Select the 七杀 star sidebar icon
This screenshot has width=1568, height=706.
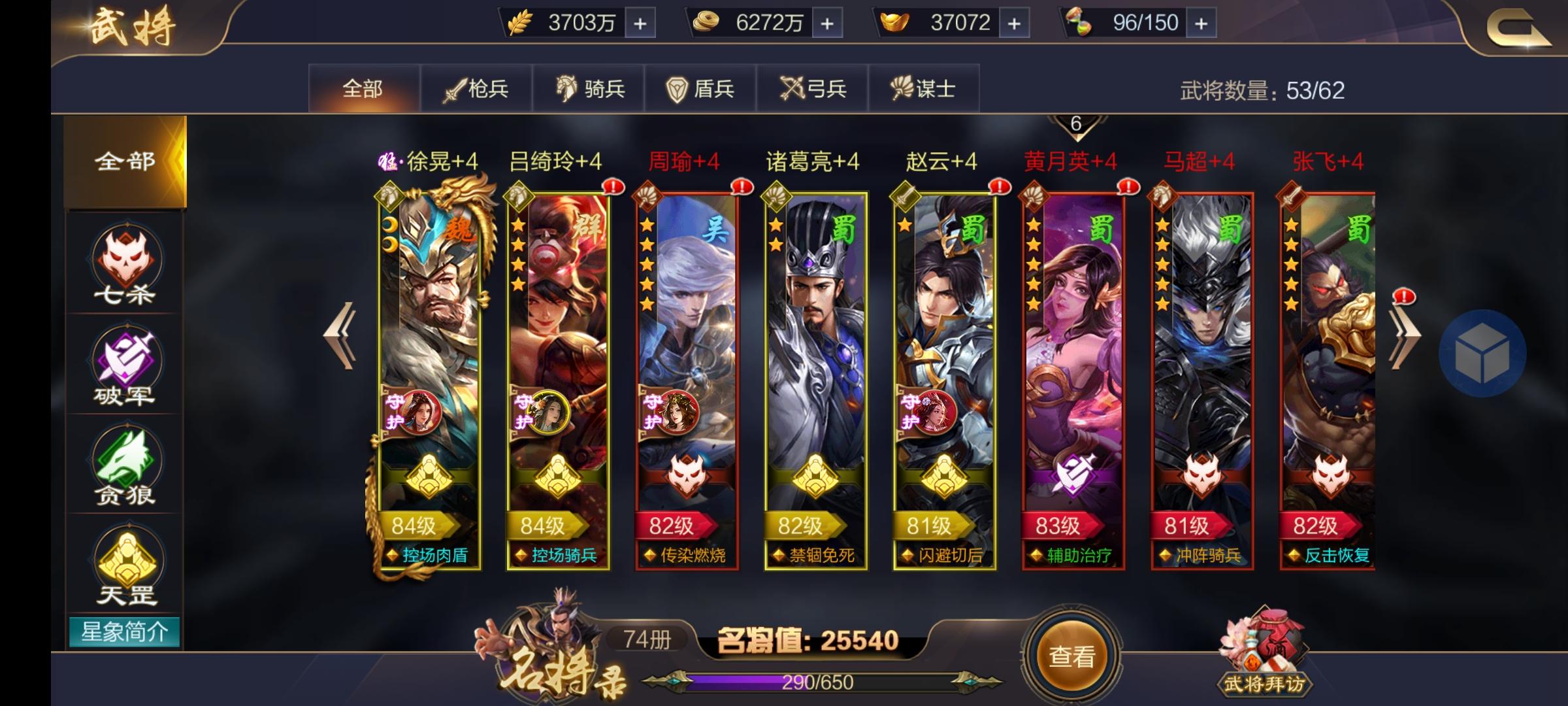click(x=124, y=261)
